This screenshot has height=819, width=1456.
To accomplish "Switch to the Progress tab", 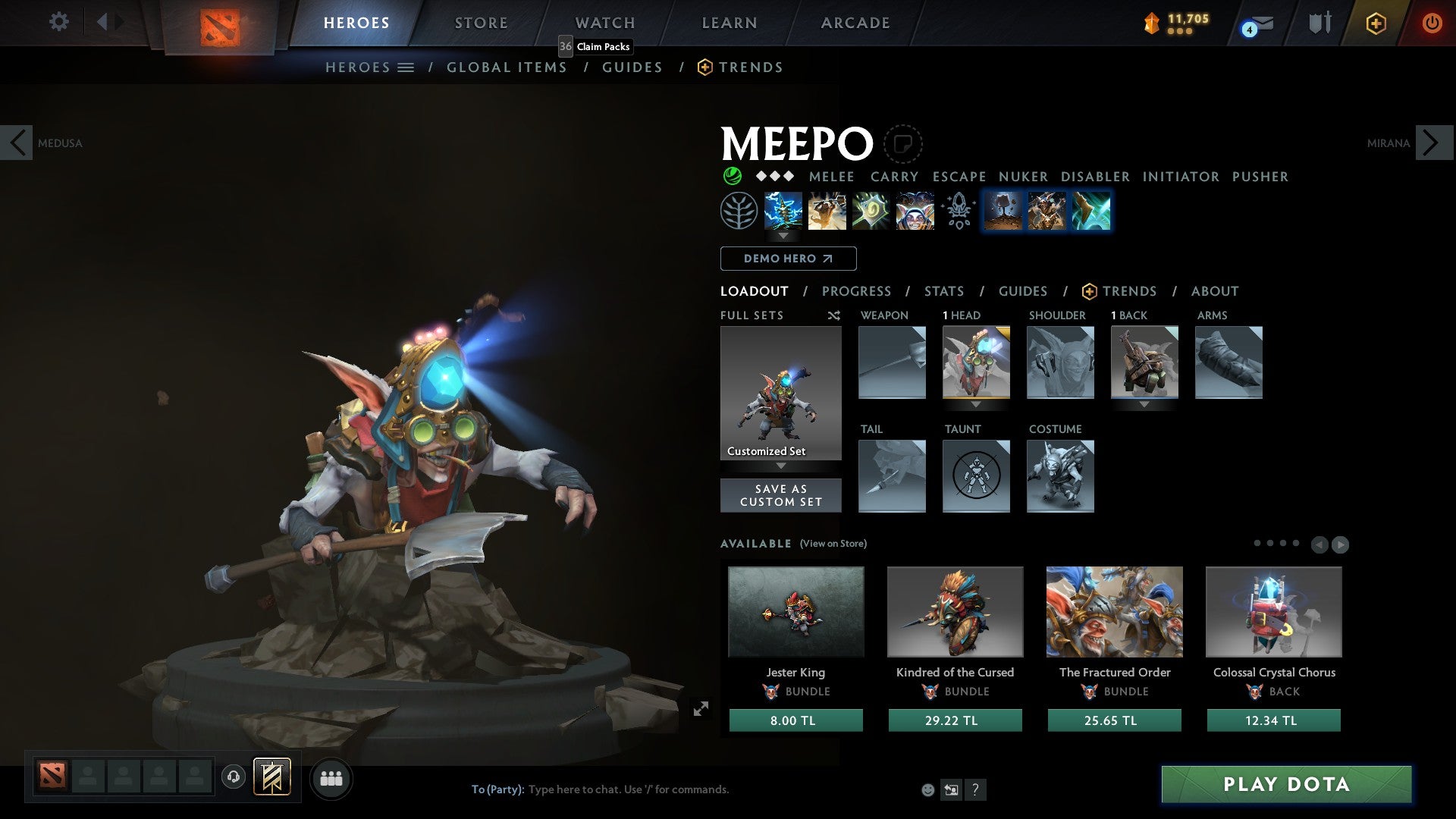I will (857, 291).
